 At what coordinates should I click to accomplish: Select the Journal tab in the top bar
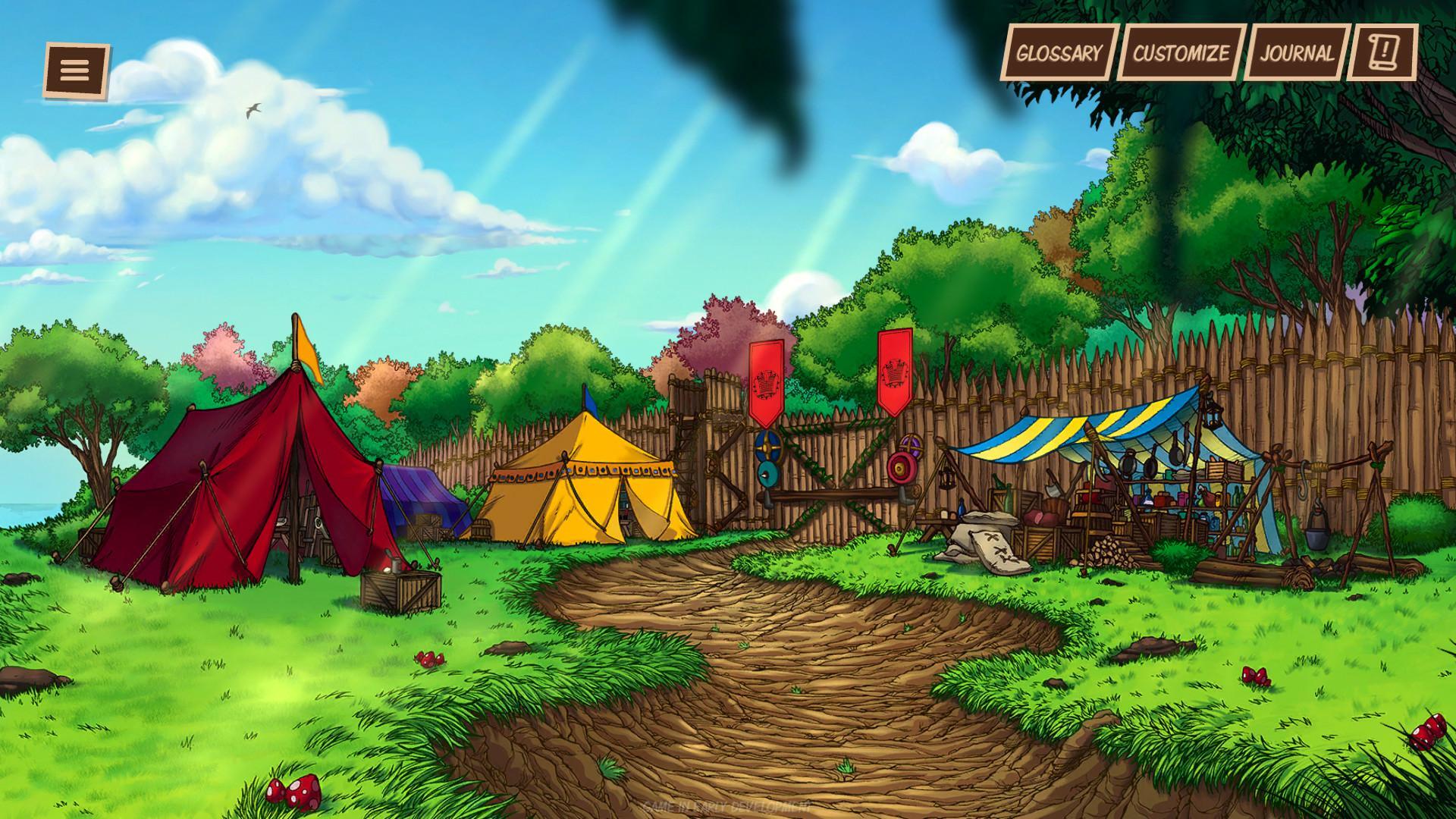click(1297, 53)
